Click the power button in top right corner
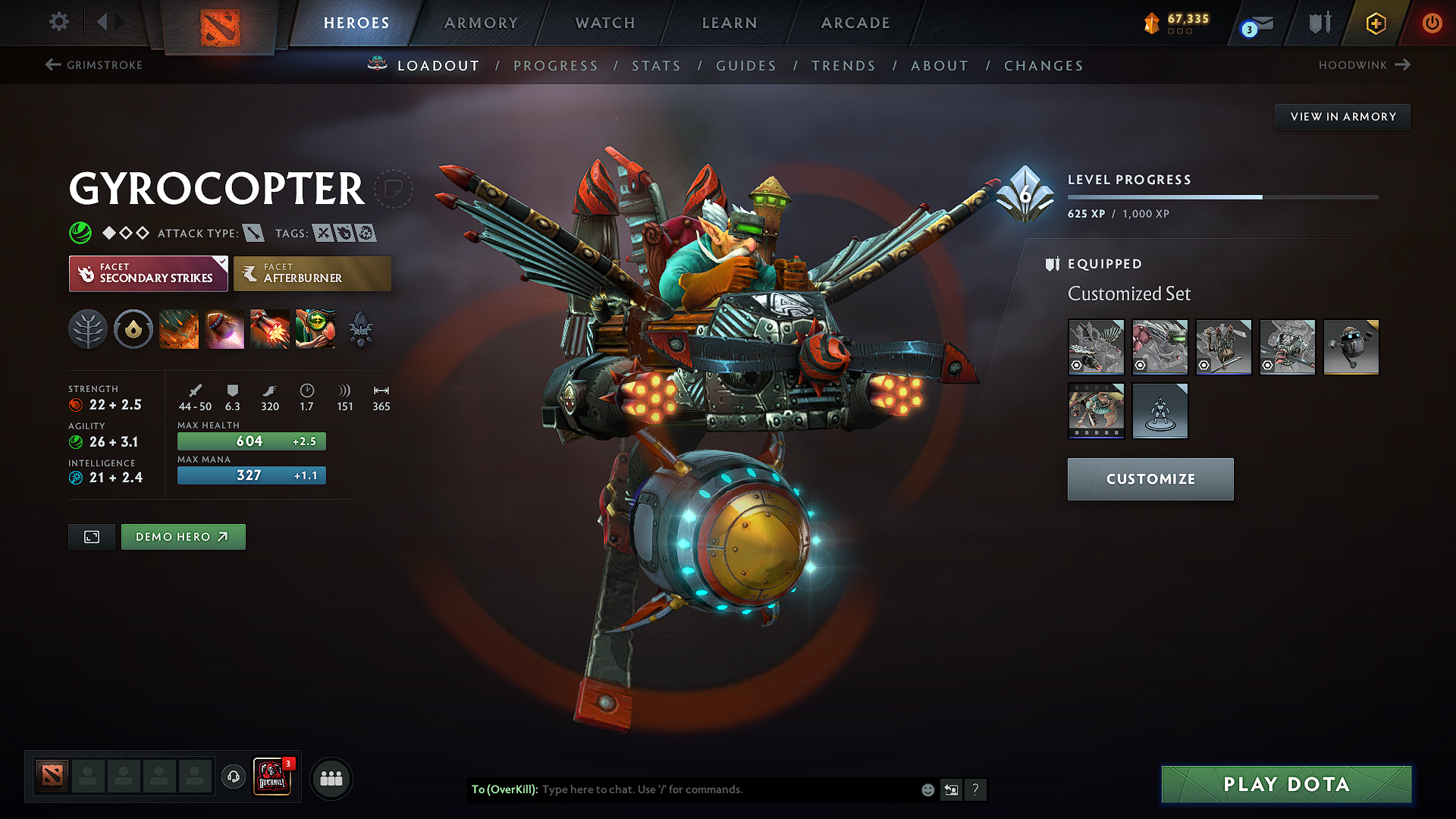Image resolution: width=1456 pixels, height=819 pixels. click(x=1432, y=23)
